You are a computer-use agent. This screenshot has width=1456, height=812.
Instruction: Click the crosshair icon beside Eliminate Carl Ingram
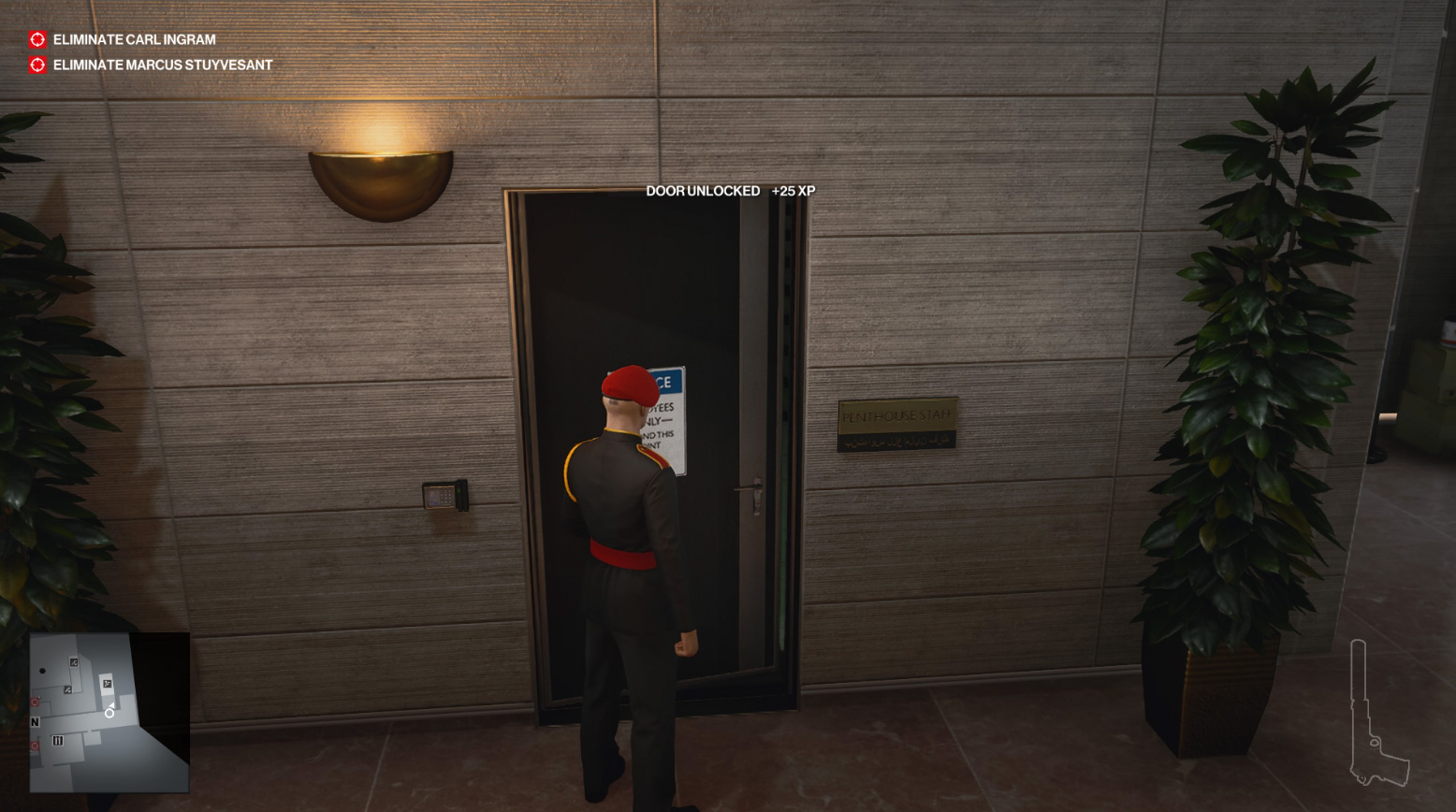(36, 39)
